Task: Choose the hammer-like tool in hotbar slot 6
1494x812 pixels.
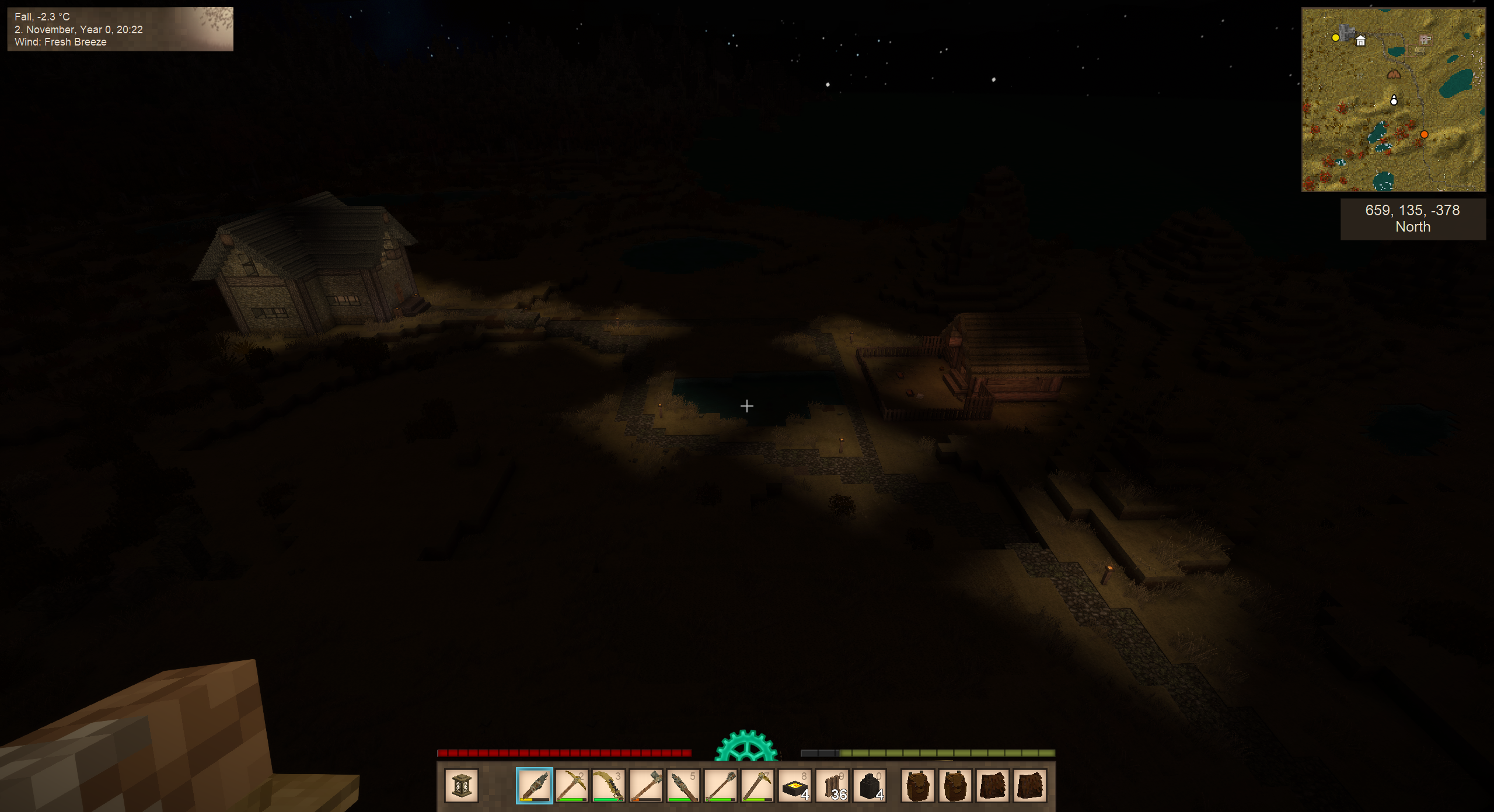Action: pyautogui.click(x=721, y=785)
